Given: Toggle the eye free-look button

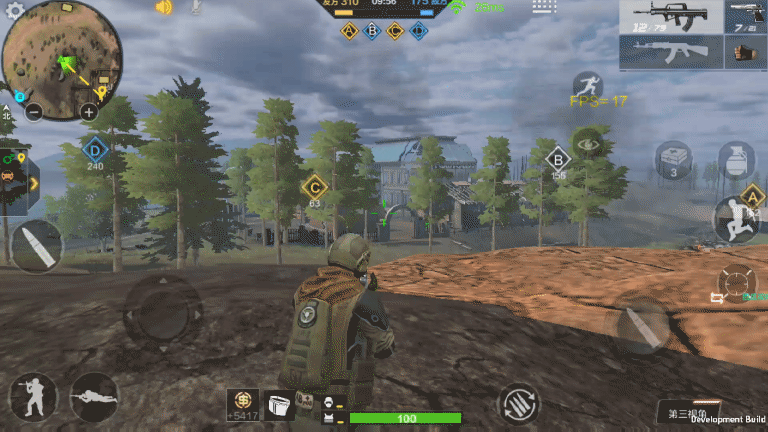Looking at the screenshot, I should coord(588,145).
